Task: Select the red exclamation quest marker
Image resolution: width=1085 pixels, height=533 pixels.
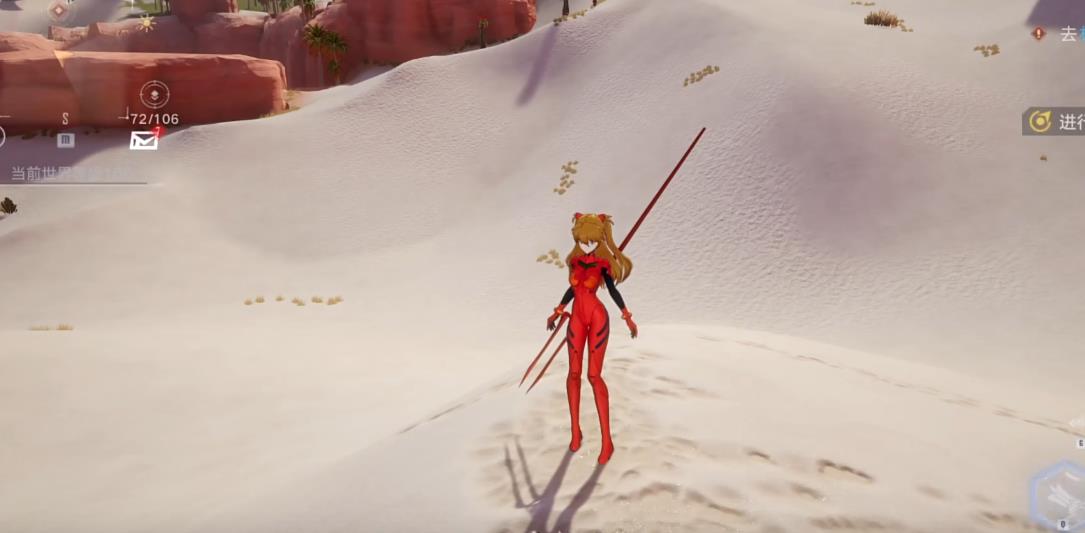Action: 1039,34
